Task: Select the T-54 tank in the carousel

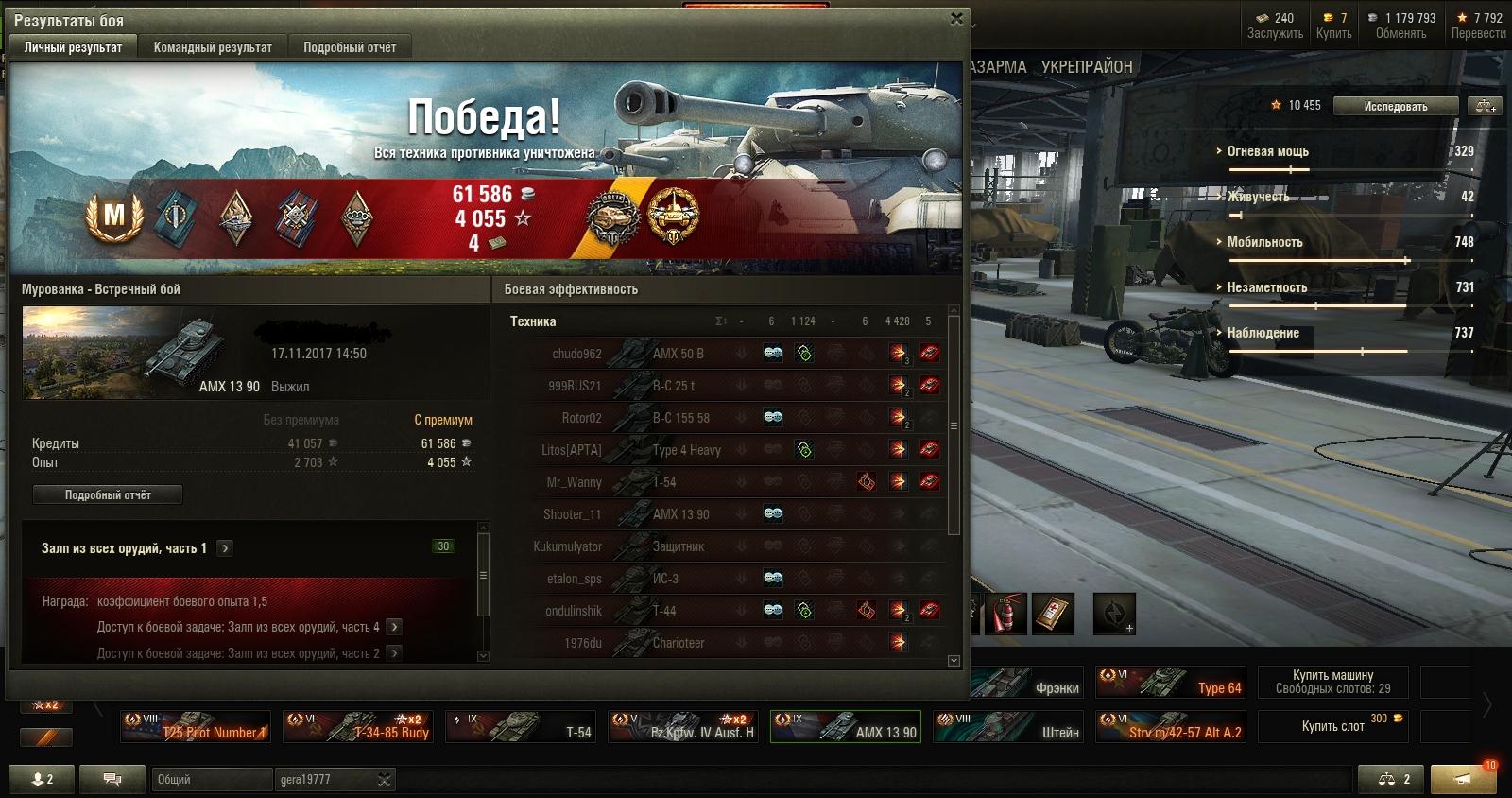Action: (x=521, y=726)
